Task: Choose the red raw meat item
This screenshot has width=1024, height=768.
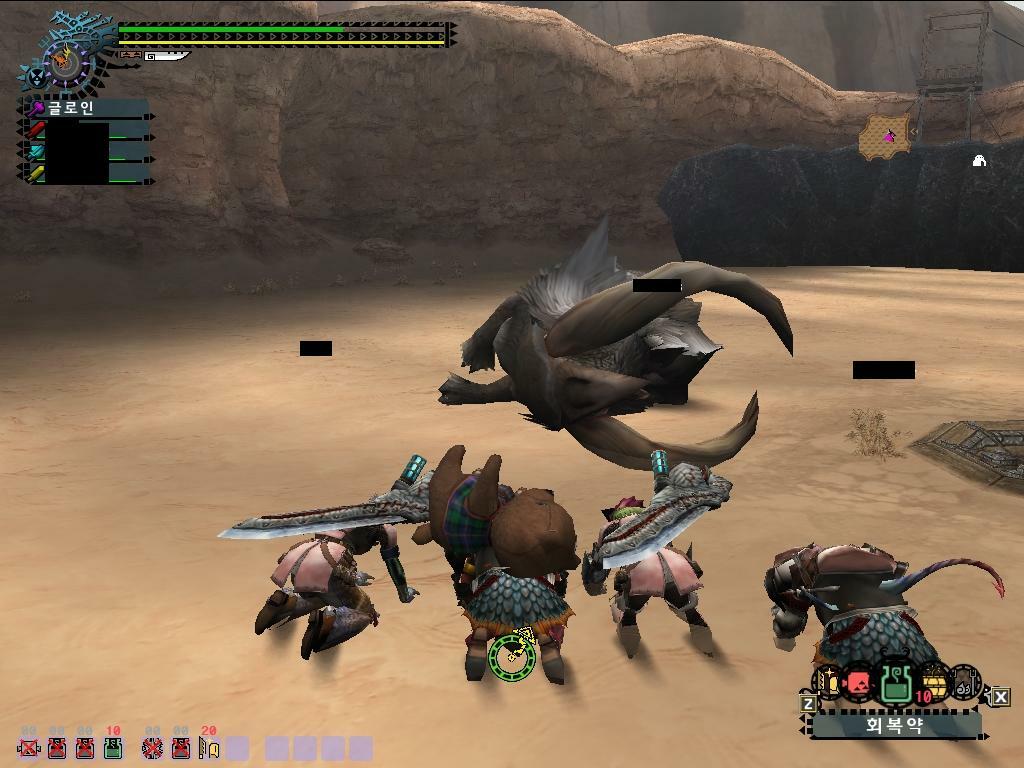Action: [858, 684]
